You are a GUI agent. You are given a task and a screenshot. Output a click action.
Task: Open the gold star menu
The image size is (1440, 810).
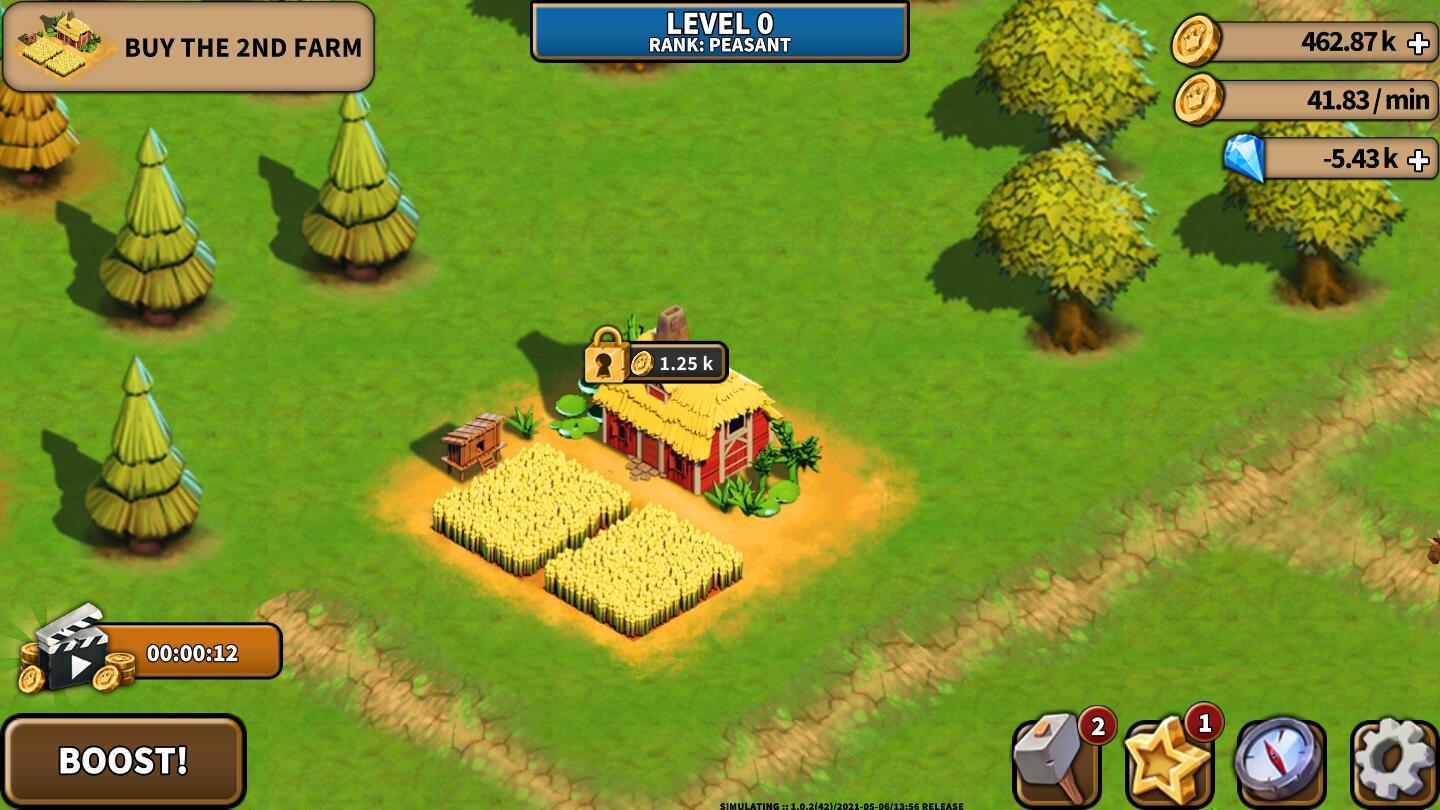(1168, 762)
